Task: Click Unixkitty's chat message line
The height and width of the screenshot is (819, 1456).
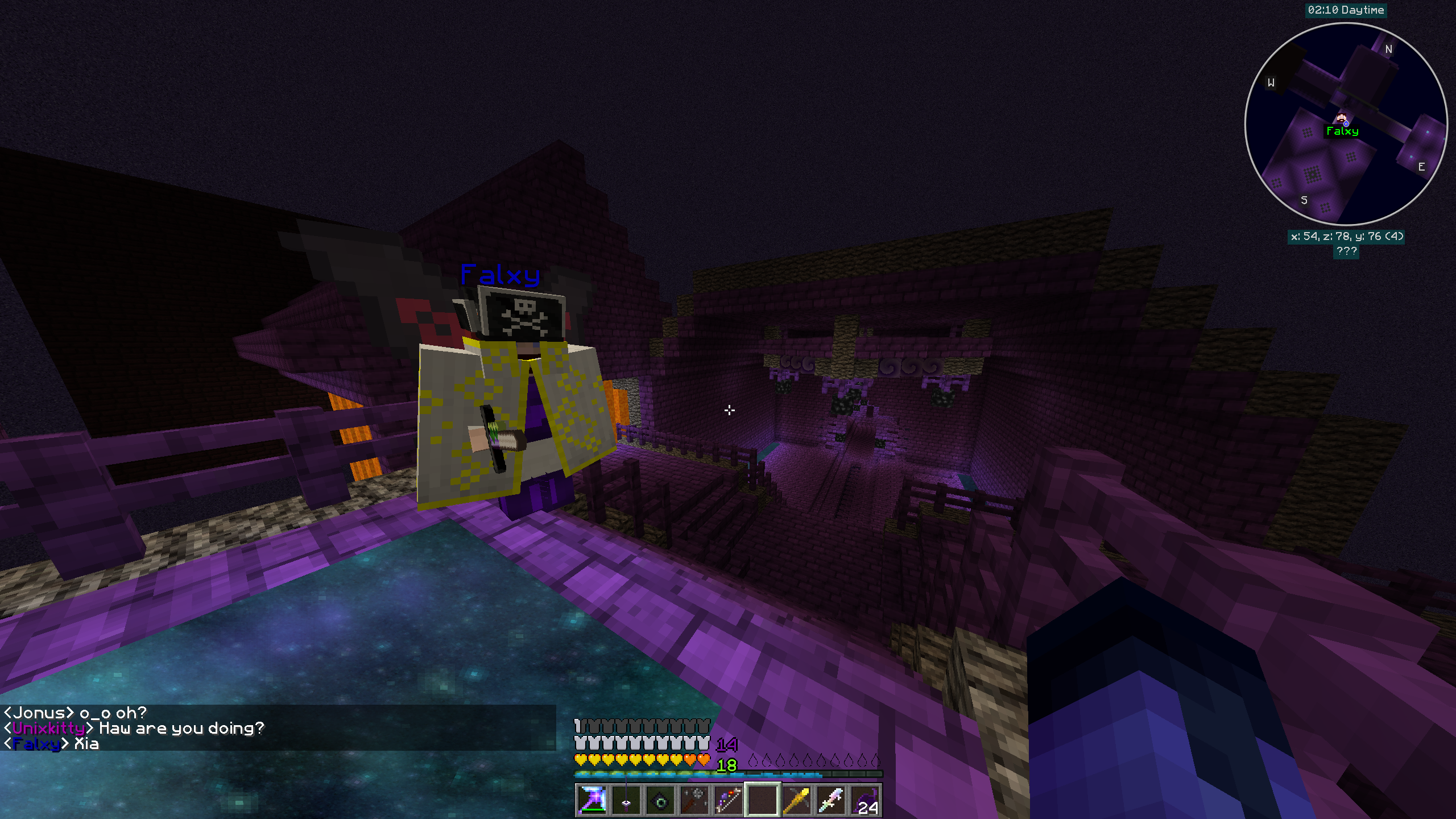Action: click(x=134, y=728)
